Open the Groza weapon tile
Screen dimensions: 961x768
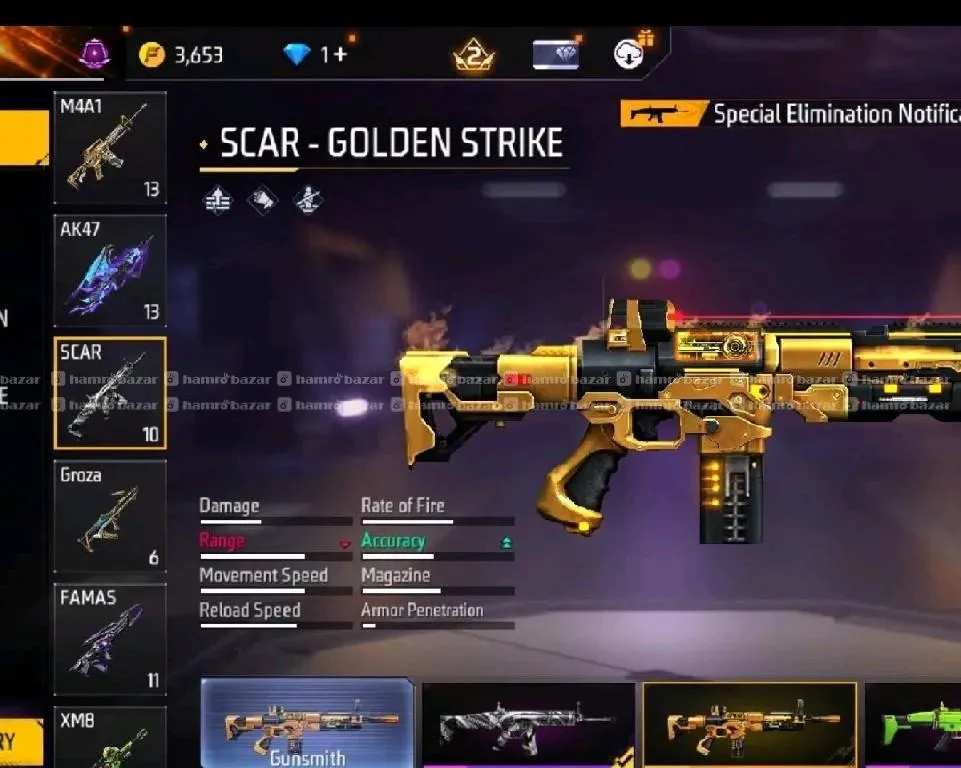point(109,516)
